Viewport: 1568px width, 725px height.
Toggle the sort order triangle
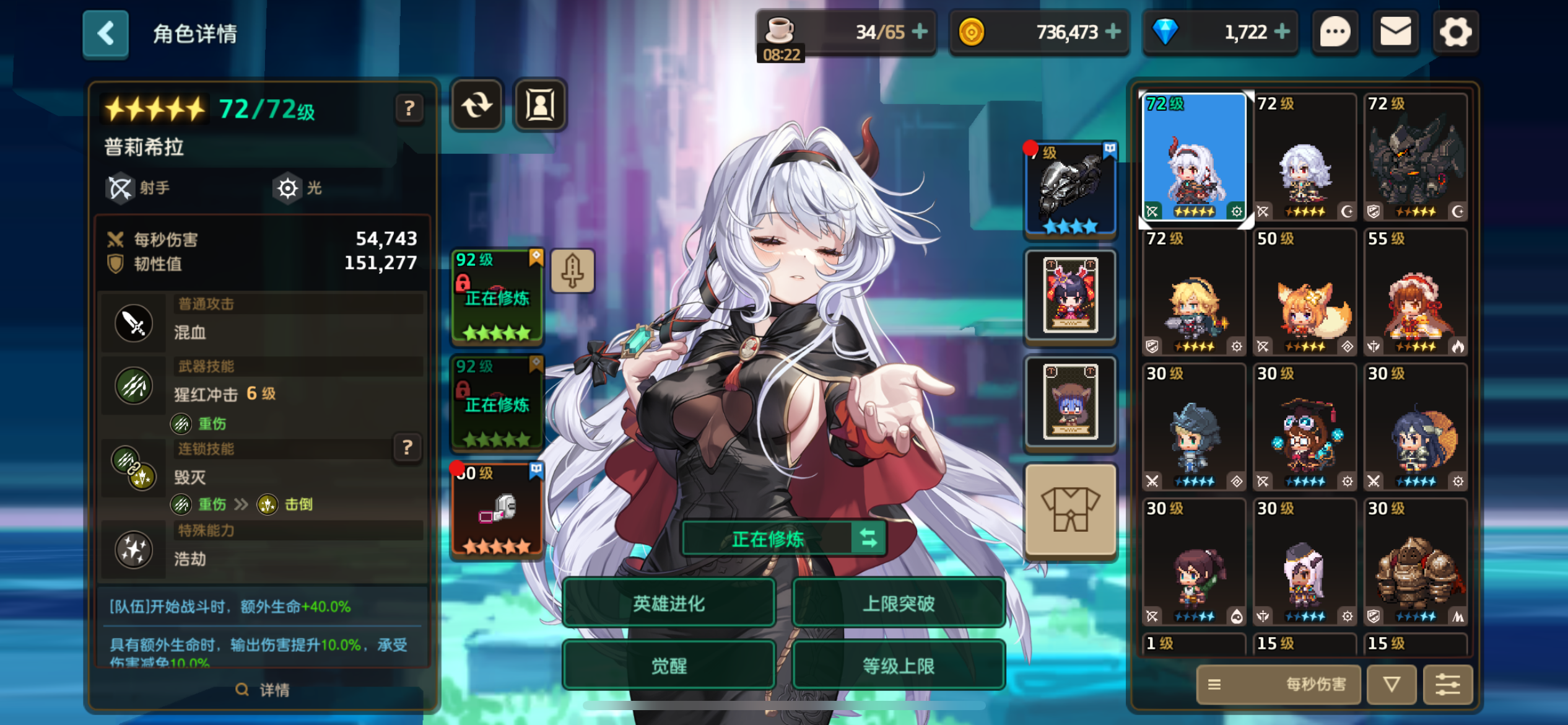1392,685
